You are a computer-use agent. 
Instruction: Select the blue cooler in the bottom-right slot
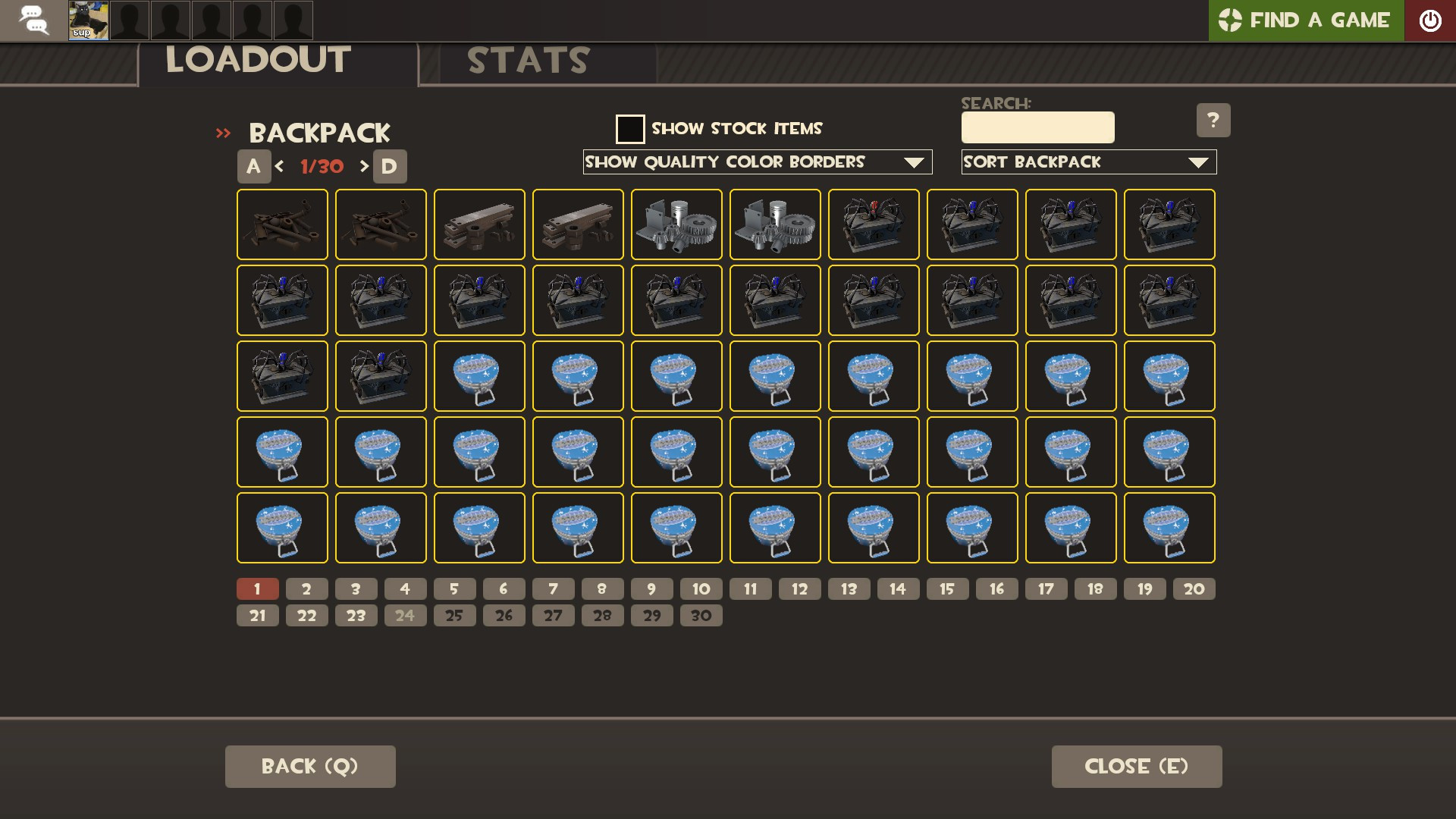1169,528
